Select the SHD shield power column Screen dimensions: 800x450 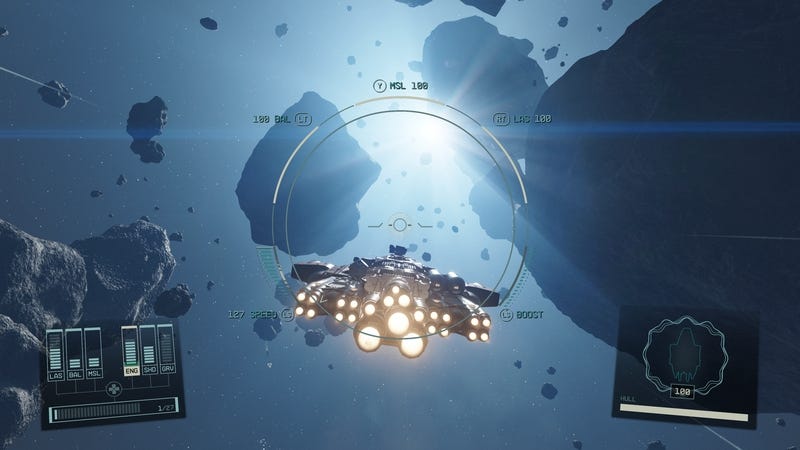click(148, 352)
